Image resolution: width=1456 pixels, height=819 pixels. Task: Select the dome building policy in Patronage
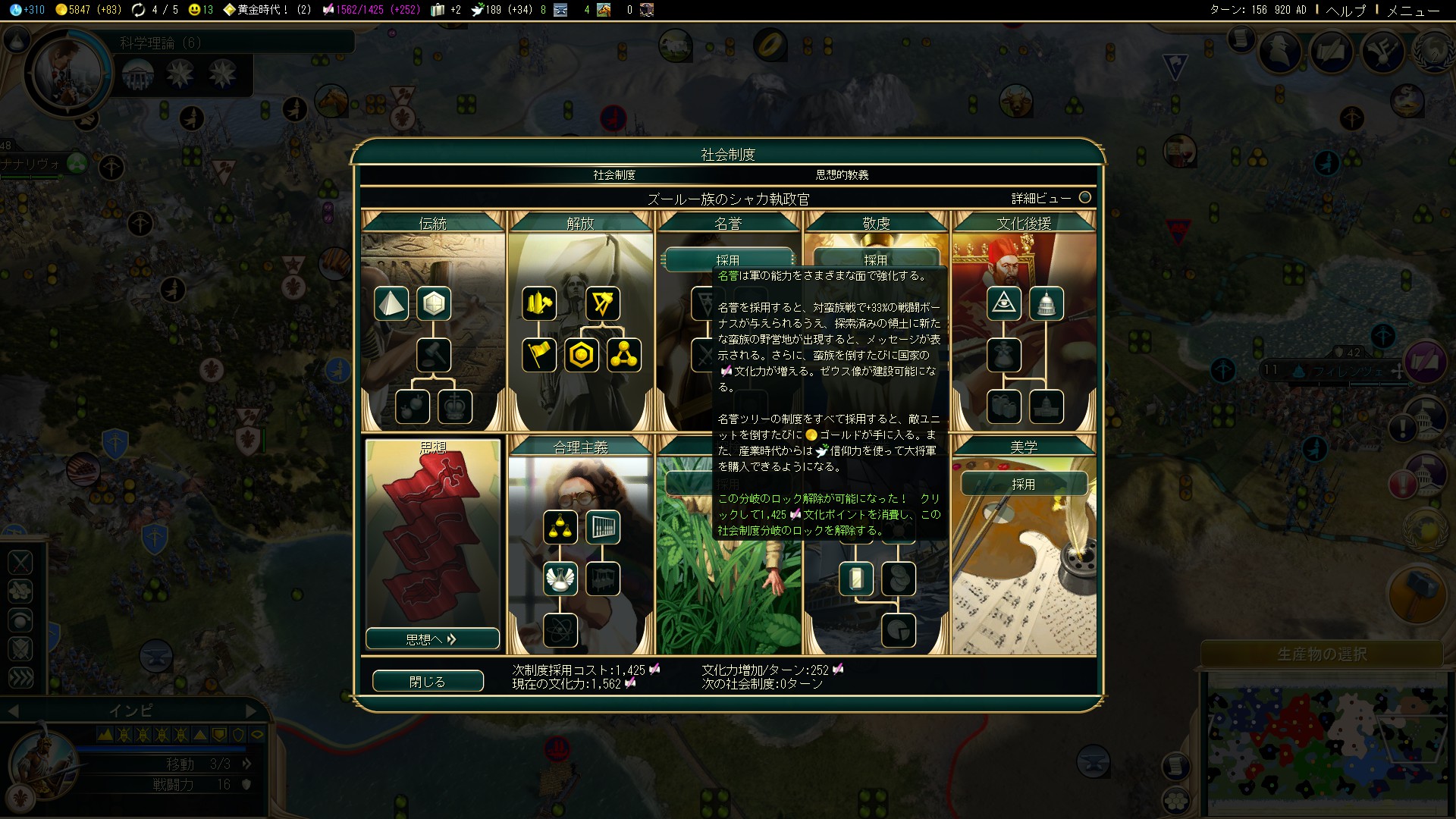click(x=1046, y=303)
